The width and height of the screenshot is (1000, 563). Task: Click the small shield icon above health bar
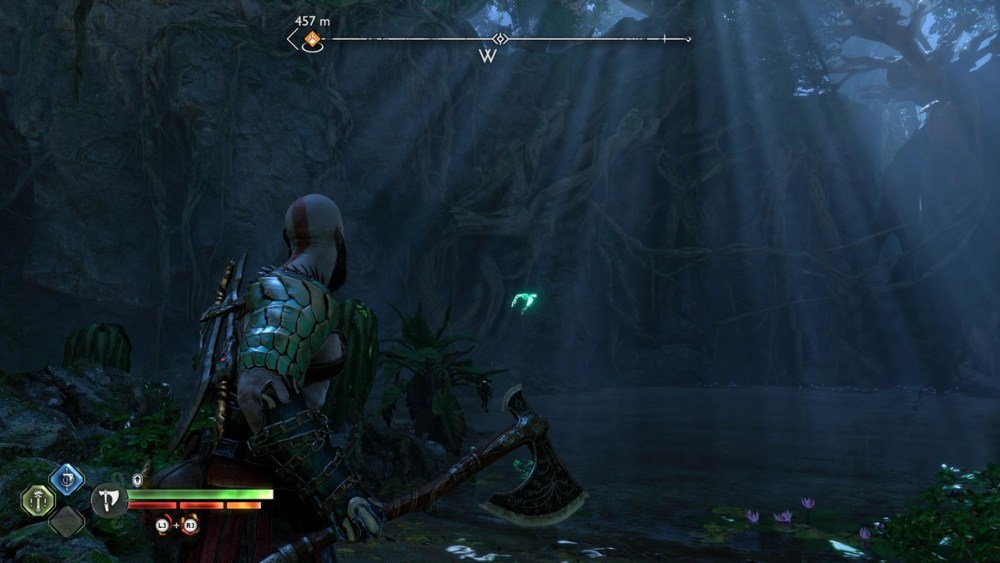click(137, 479)
